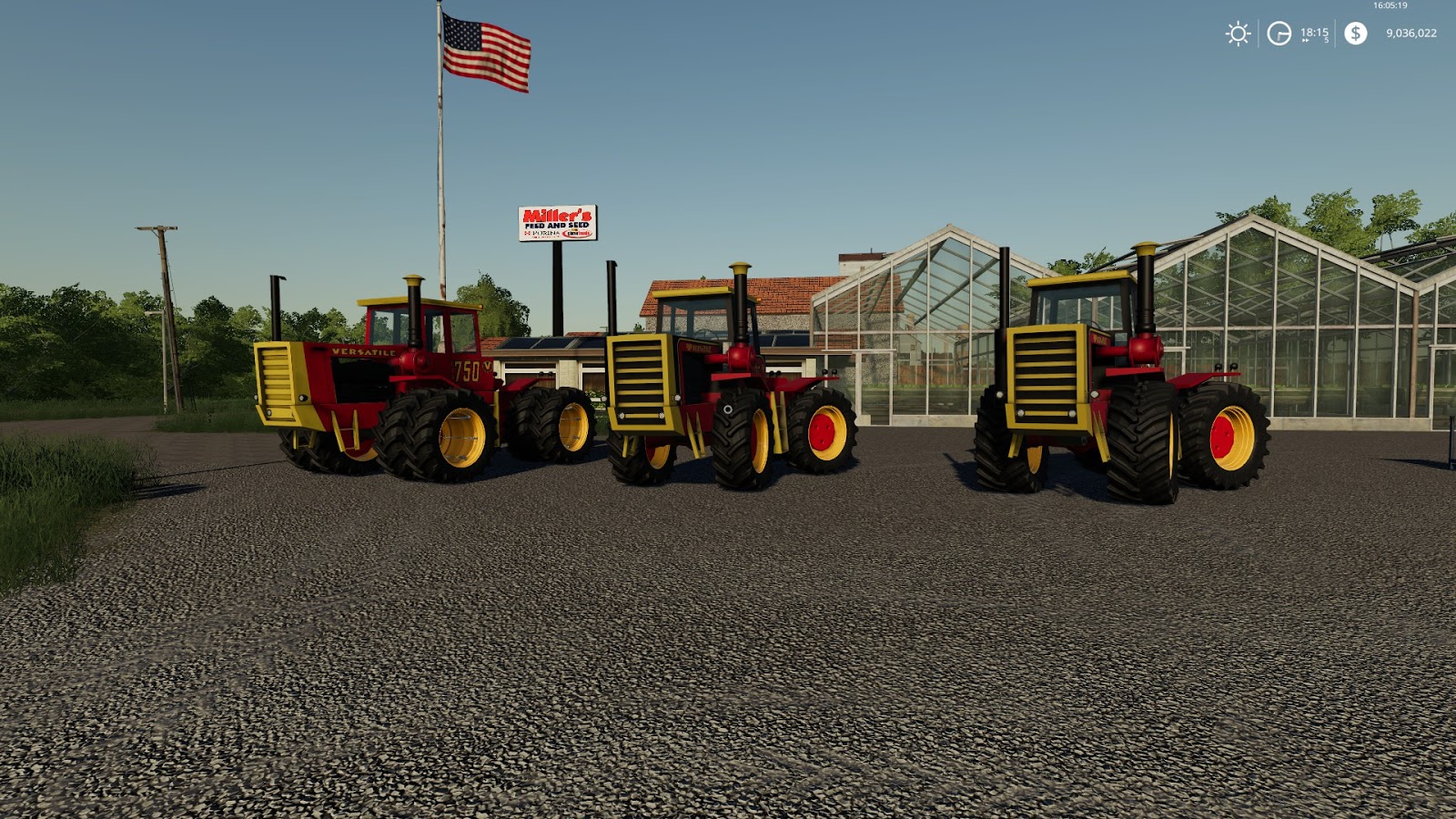Select the clock icon in the HUD

1279,33
